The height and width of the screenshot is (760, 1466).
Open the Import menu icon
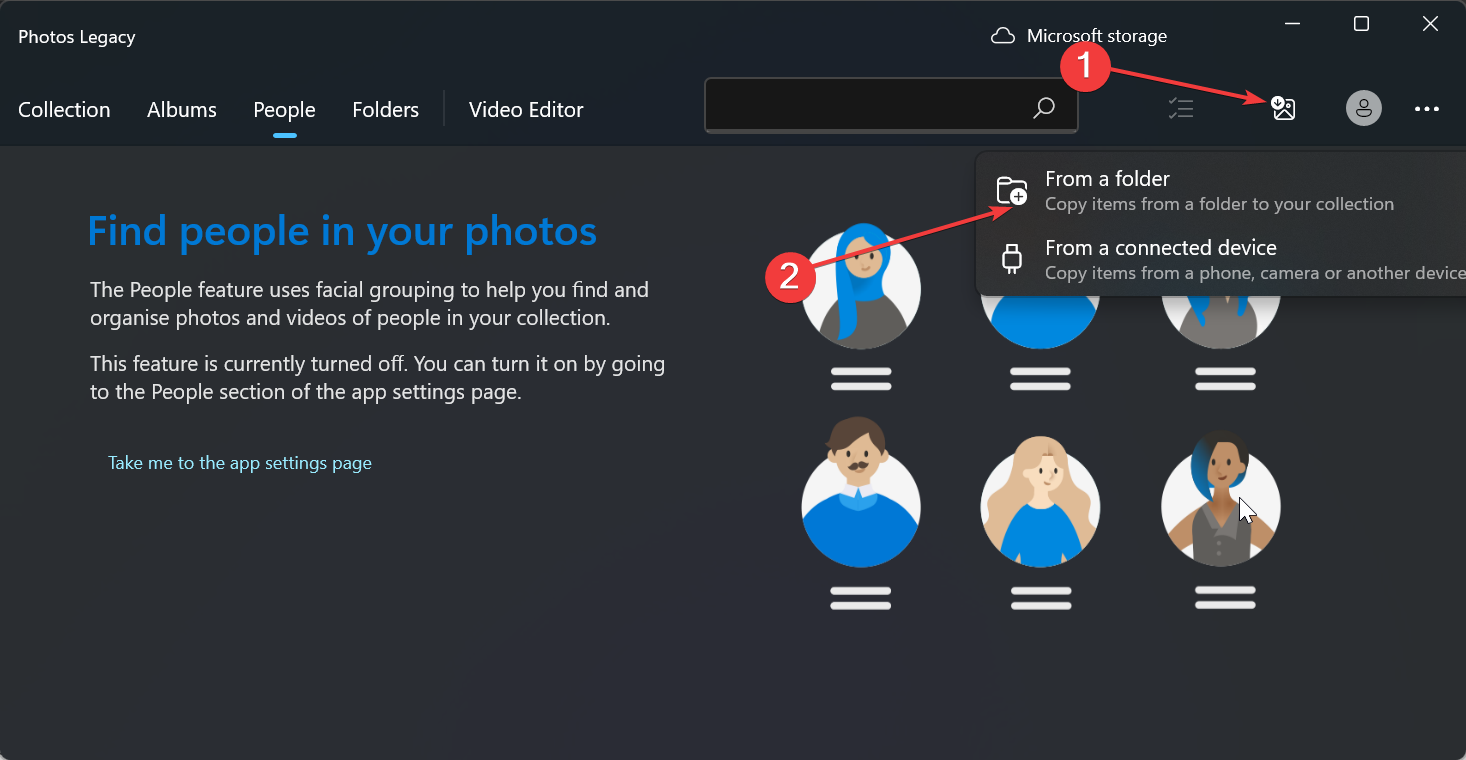tap(1283, 108)
